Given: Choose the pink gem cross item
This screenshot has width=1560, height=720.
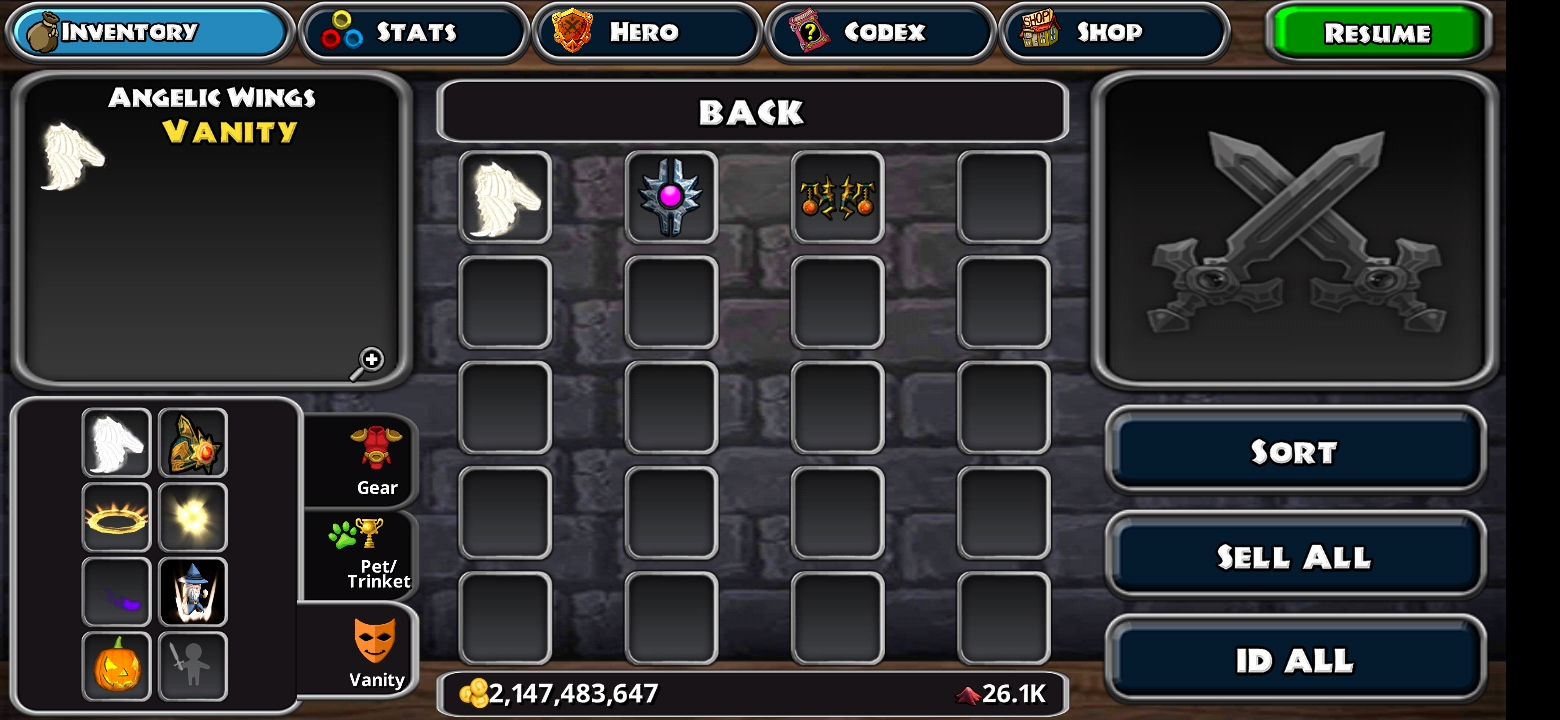Looking at the screenshot, I should click(x=671, y=197).
